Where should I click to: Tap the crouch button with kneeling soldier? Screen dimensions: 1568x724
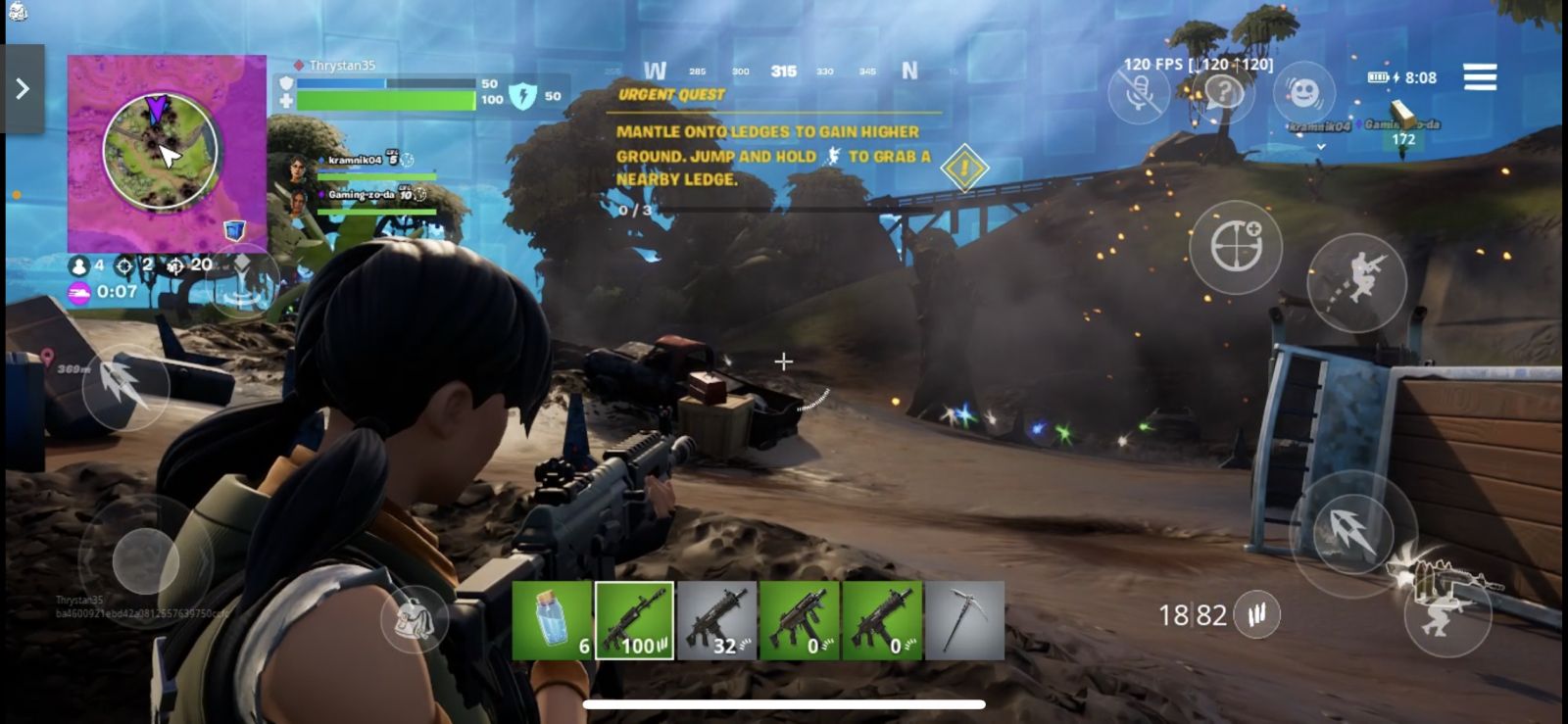[1447, 613]
